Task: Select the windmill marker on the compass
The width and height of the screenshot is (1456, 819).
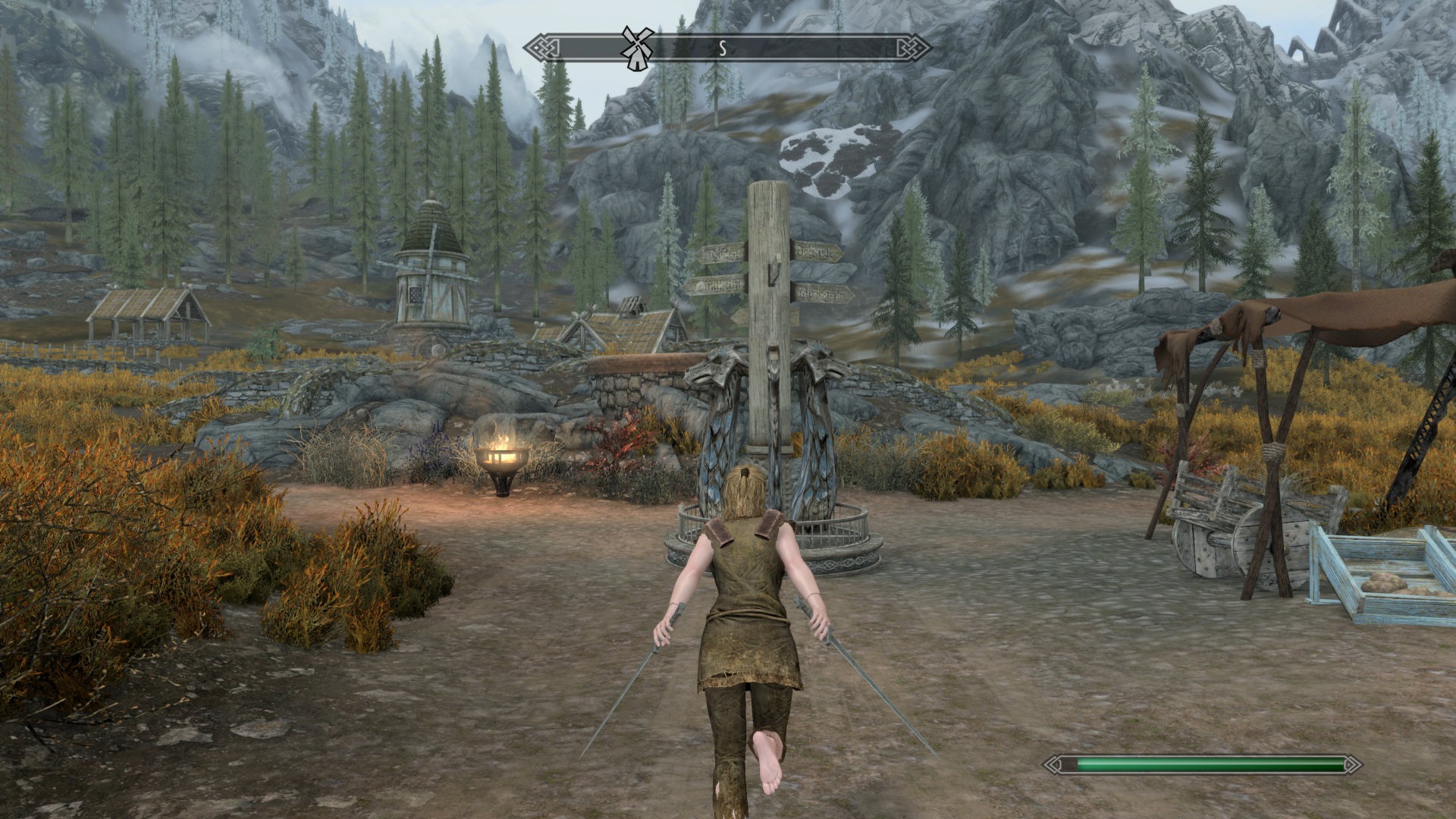Action: [x=636, y=48]
